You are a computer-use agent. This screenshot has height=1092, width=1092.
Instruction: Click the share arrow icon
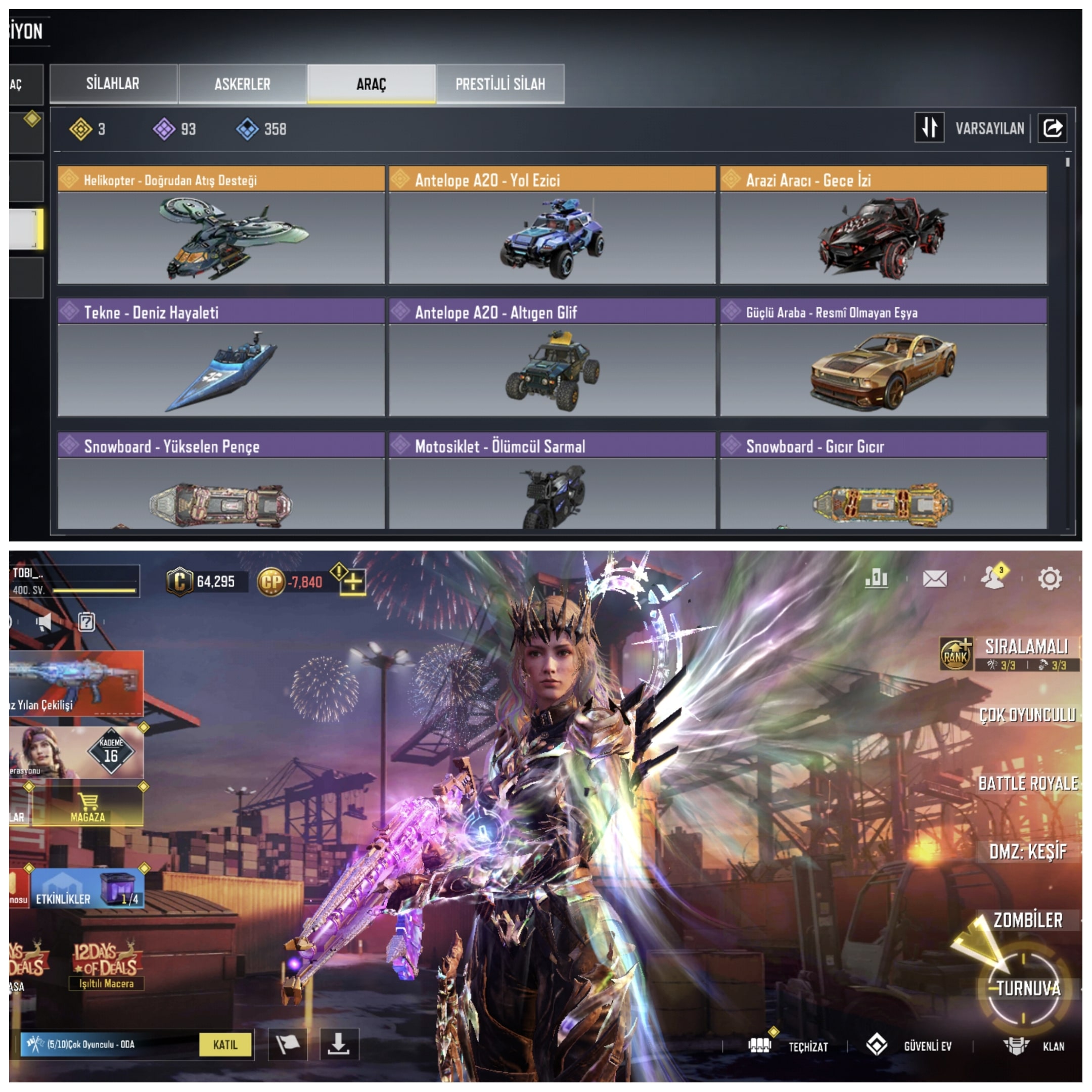pyautogui.click(x=1052, y=128)
